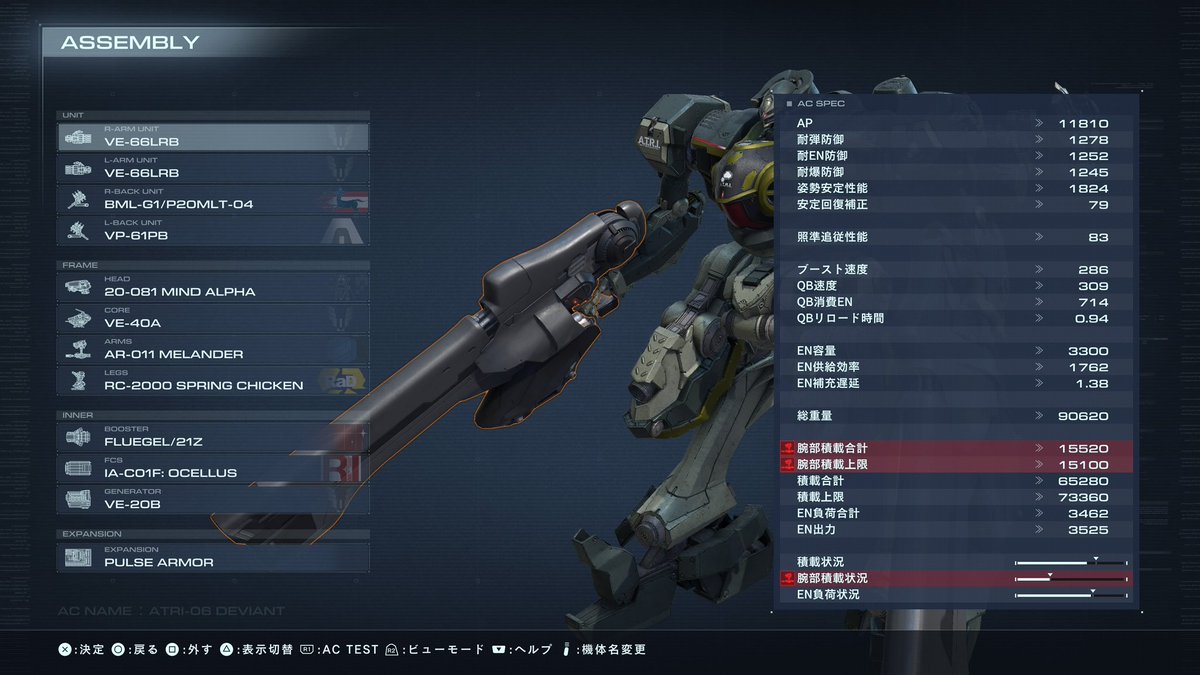Image resolution: width=1200 pixels, height=675 pixels.
Task: Choose the L-BACK UNIT VP-61PB slot
Action: click(x=213, y=229)
